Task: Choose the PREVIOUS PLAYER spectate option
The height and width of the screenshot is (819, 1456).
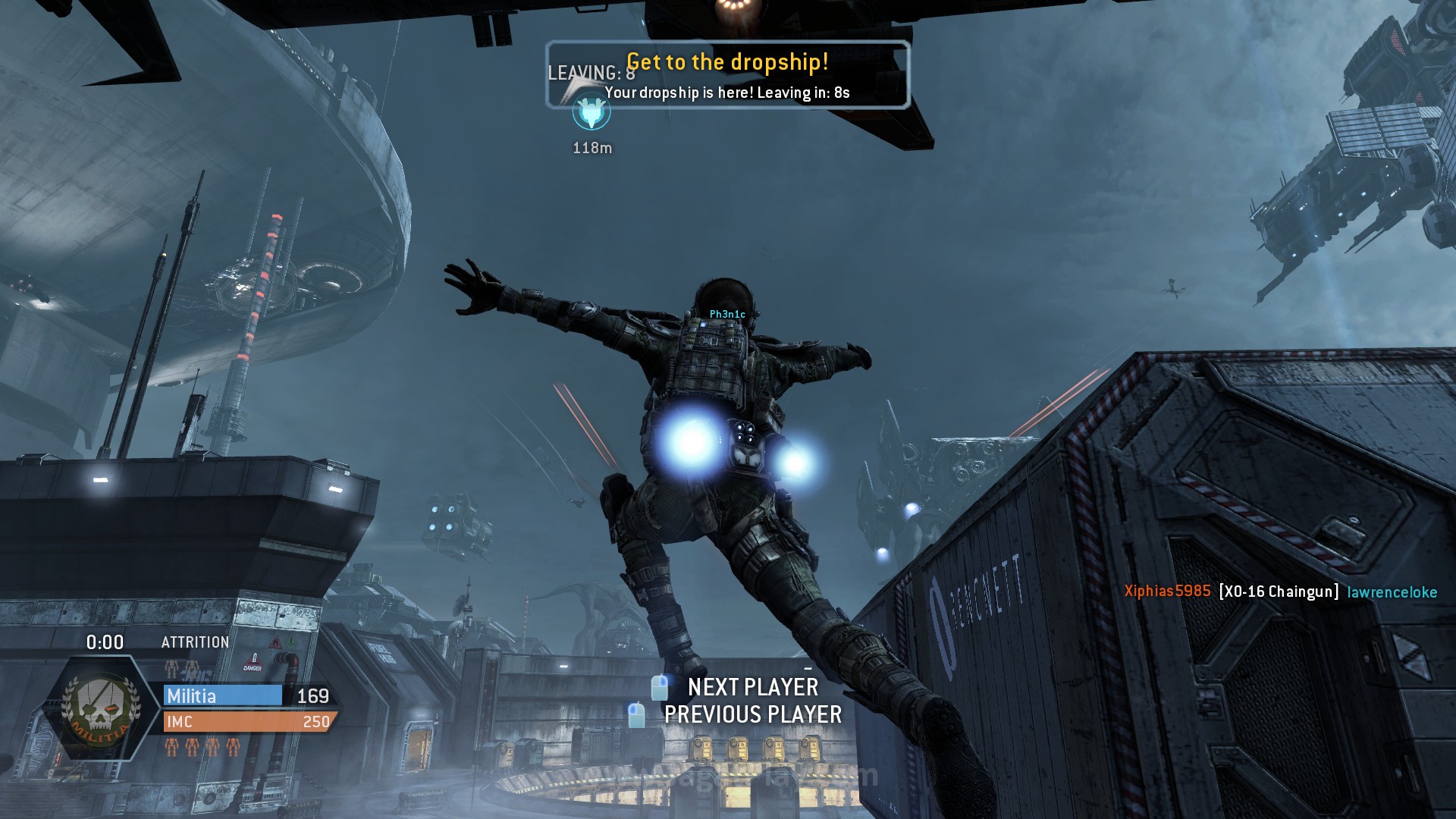Action: pyautogui.click(x=752, y=714)
